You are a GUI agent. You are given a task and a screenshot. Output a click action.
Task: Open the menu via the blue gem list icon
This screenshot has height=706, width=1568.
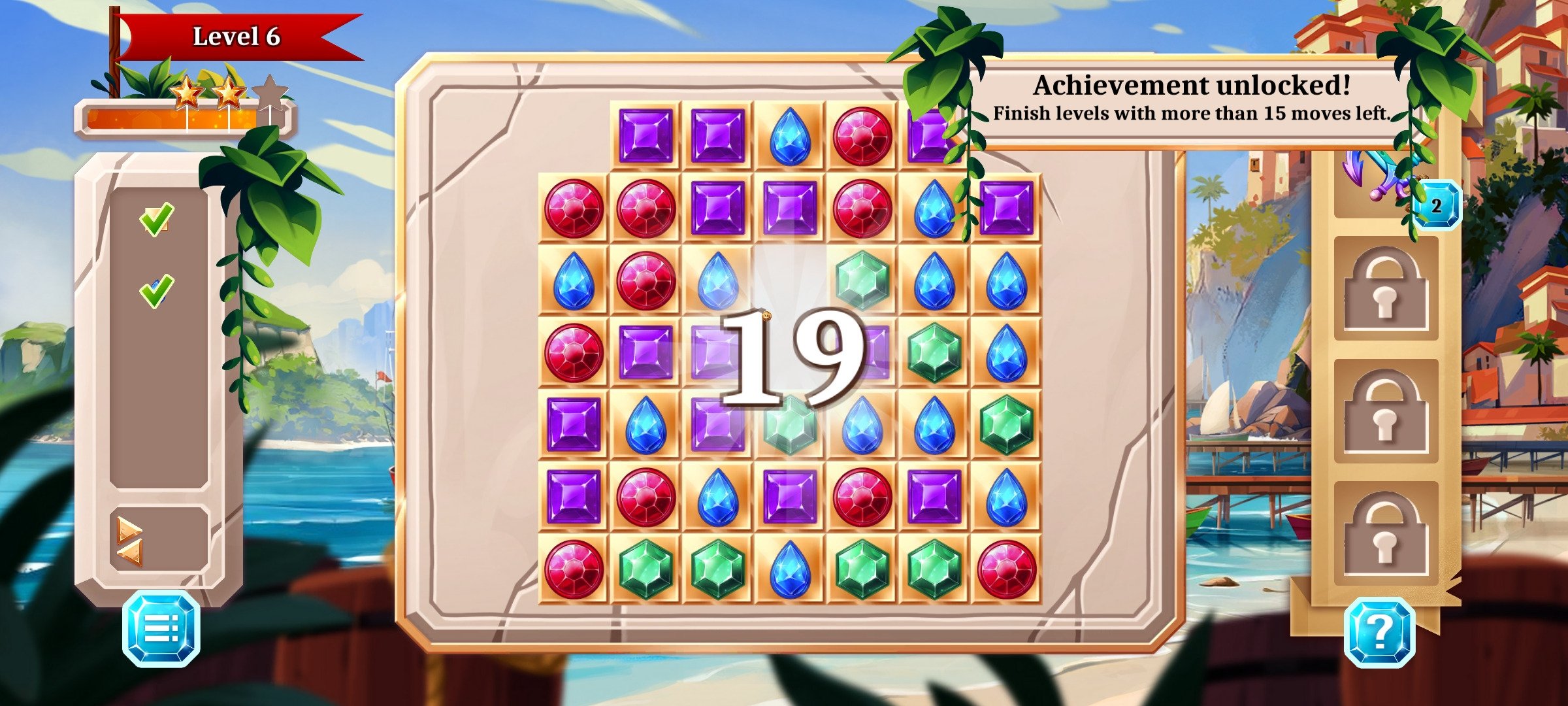pyautogui.click(x=161, y=628)
